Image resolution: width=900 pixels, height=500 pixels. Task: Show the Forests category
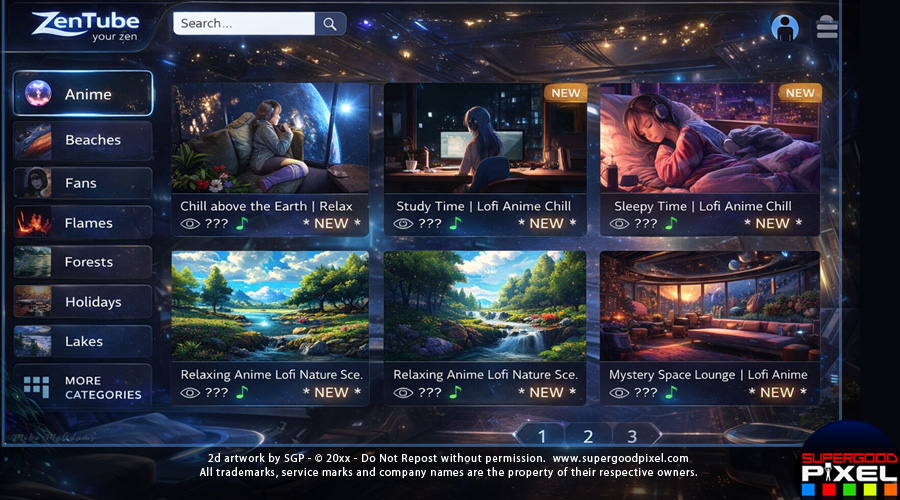83,262
